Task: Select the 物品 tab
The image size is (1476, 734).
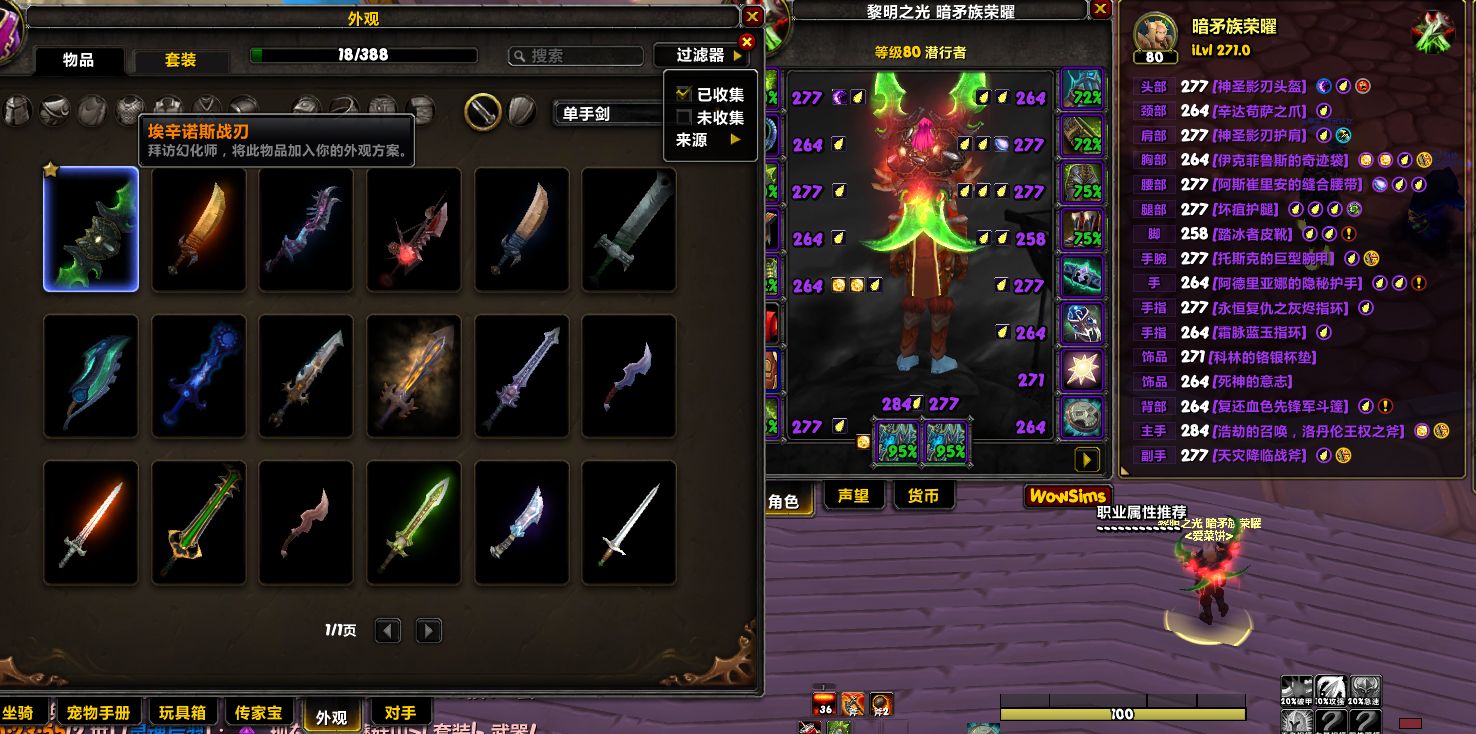Action: tap(78, 60)
